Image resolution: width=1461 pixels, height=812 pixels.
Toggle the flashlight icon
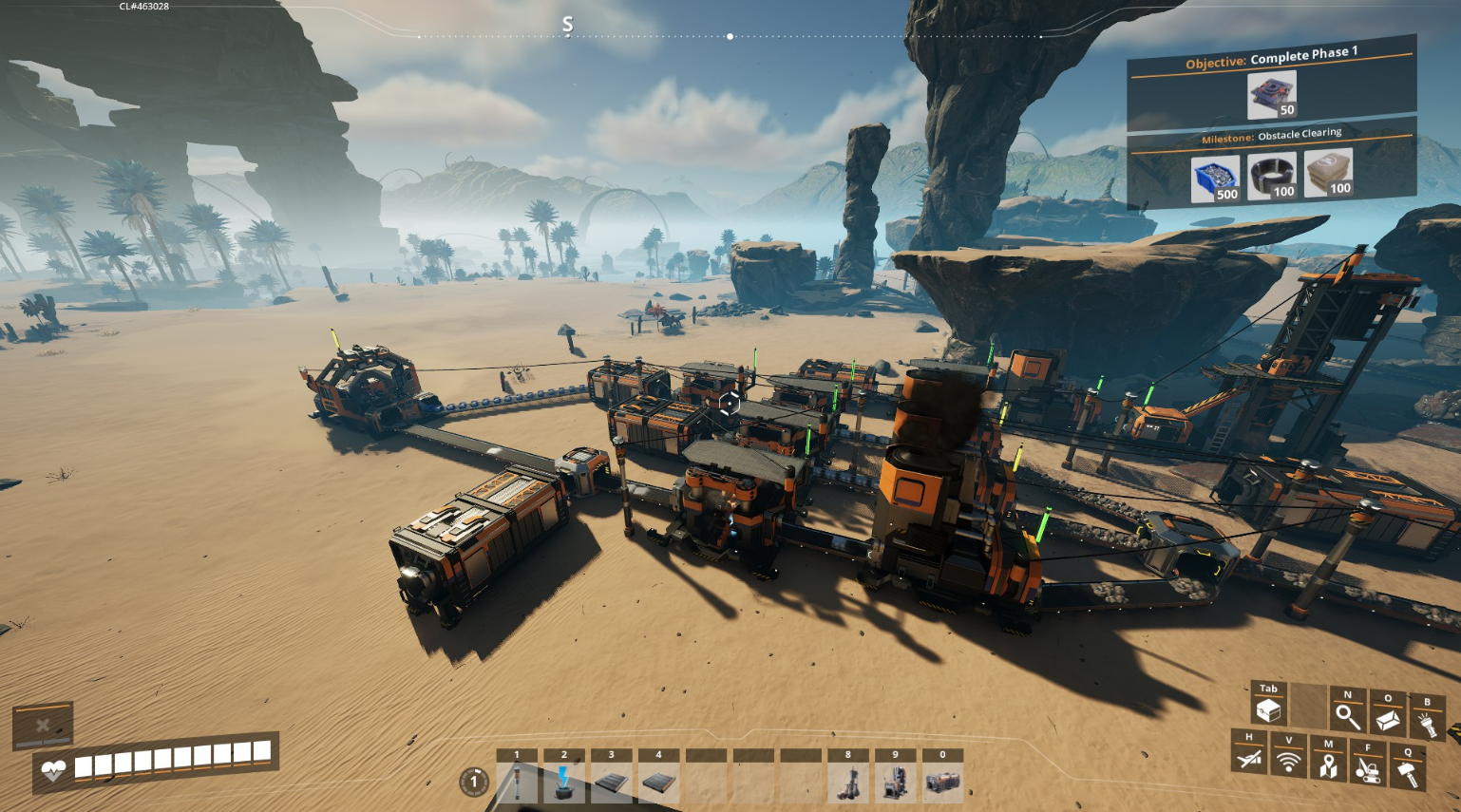(x=1427, y=724)
